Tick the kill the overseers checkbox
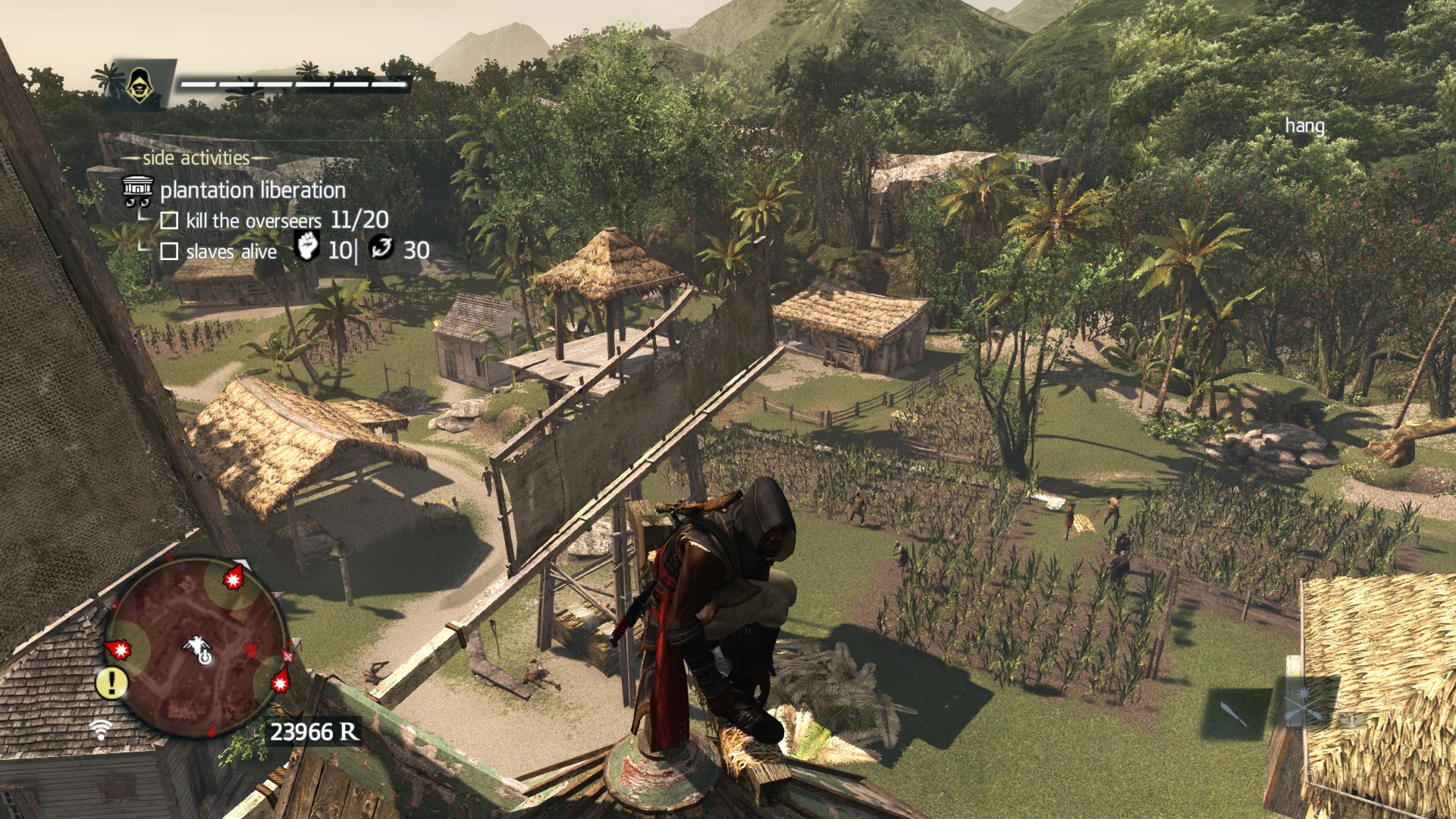The height and width of the screenshot is (819, 1456). pyautogui.click(x=169, y=221)
